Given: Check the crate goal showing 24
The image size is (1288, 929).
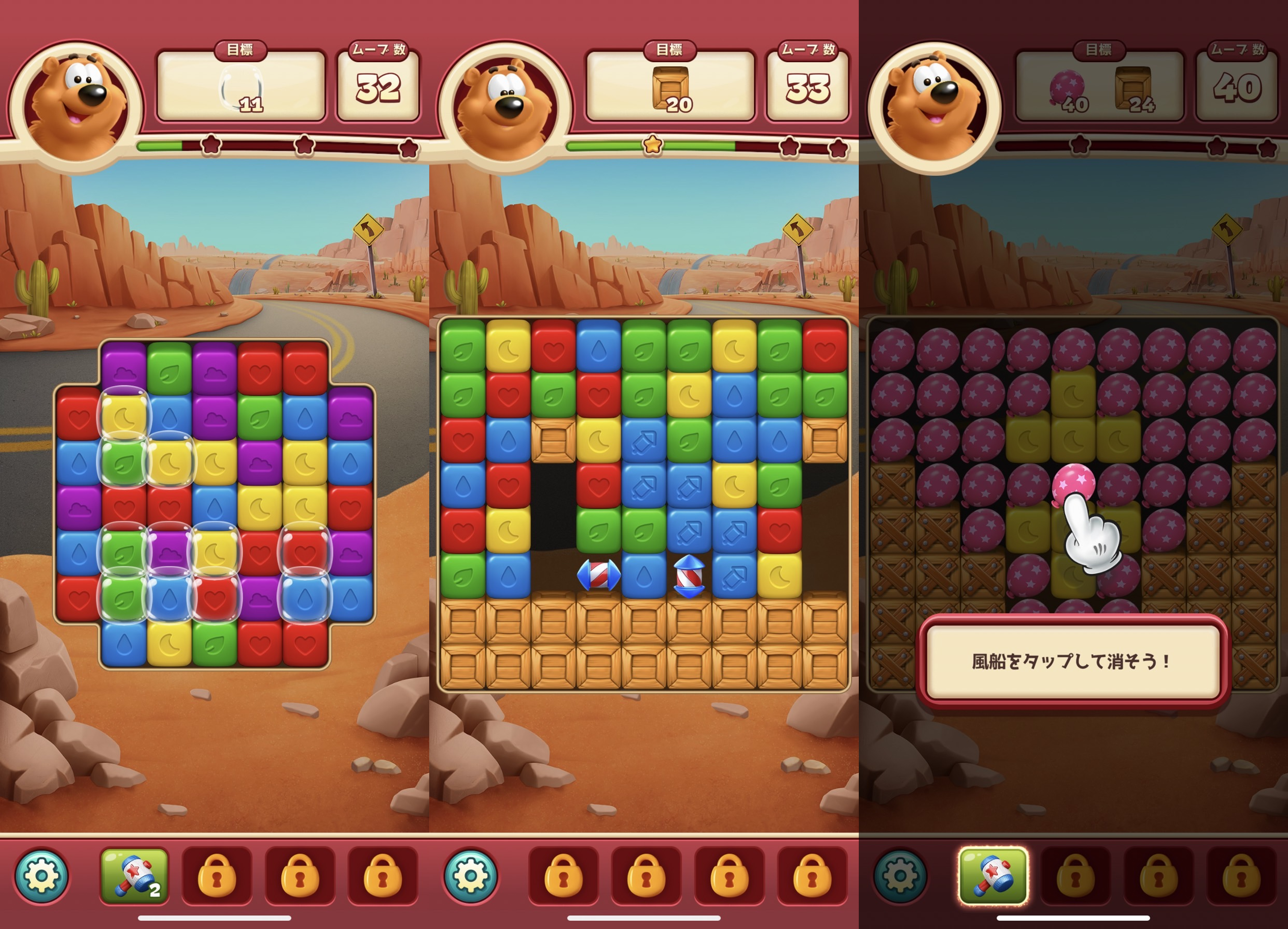Looking at the screenshot, I should [1134, 89].
